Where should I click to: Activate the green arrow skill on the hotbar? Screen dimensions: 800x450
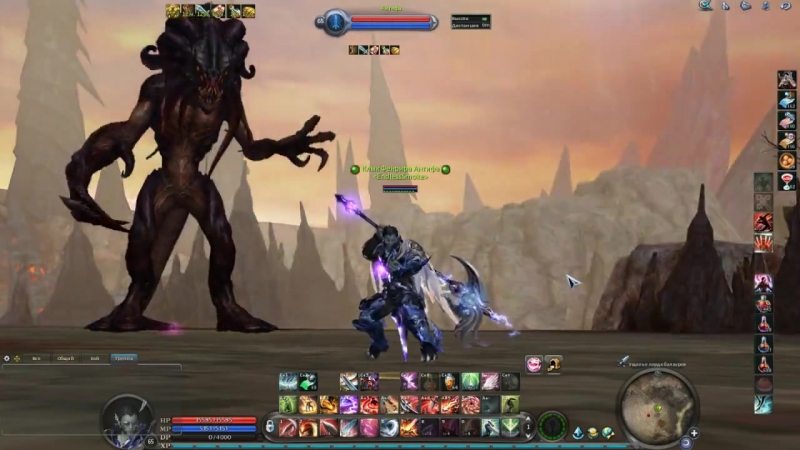tap(308, 381)
